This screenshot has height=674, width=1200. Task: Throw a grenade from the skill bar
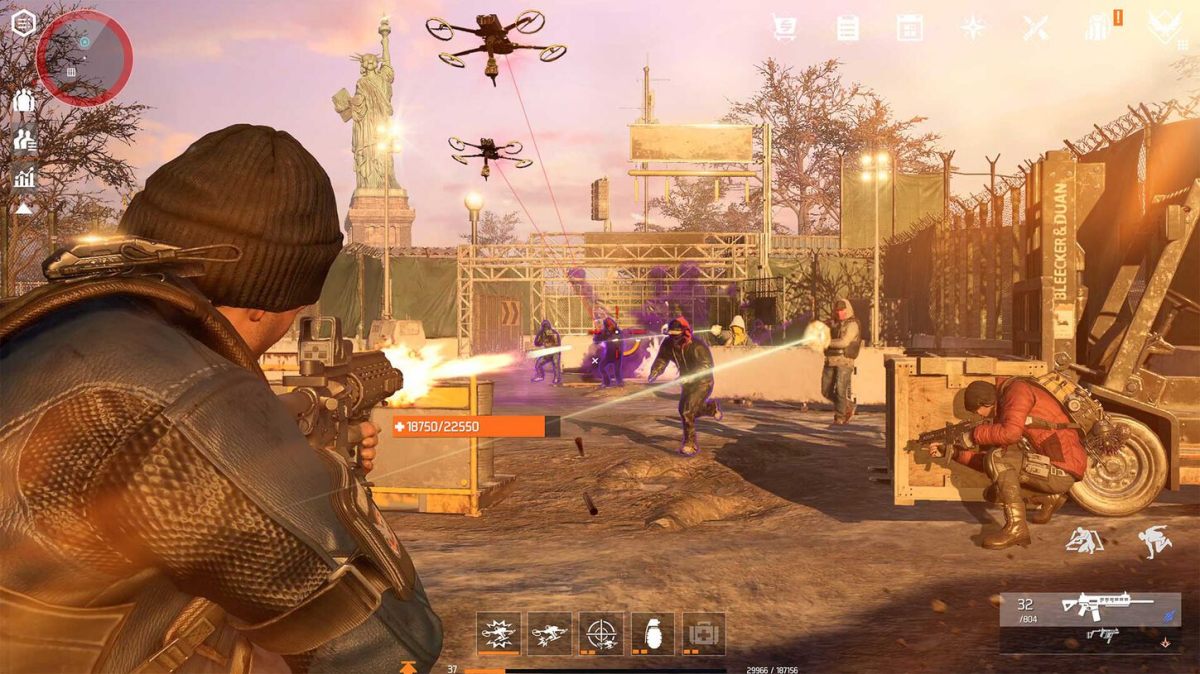tap(652, 633)
